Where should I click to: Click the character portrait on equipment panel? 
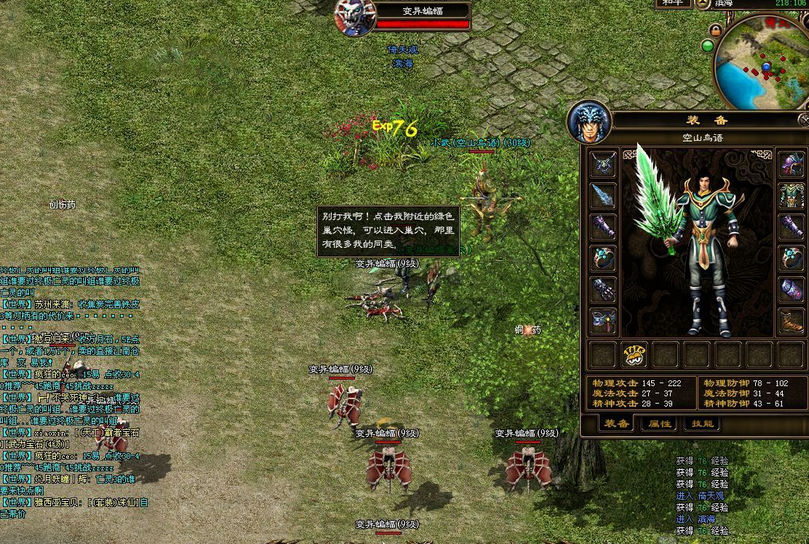(588, 121)
